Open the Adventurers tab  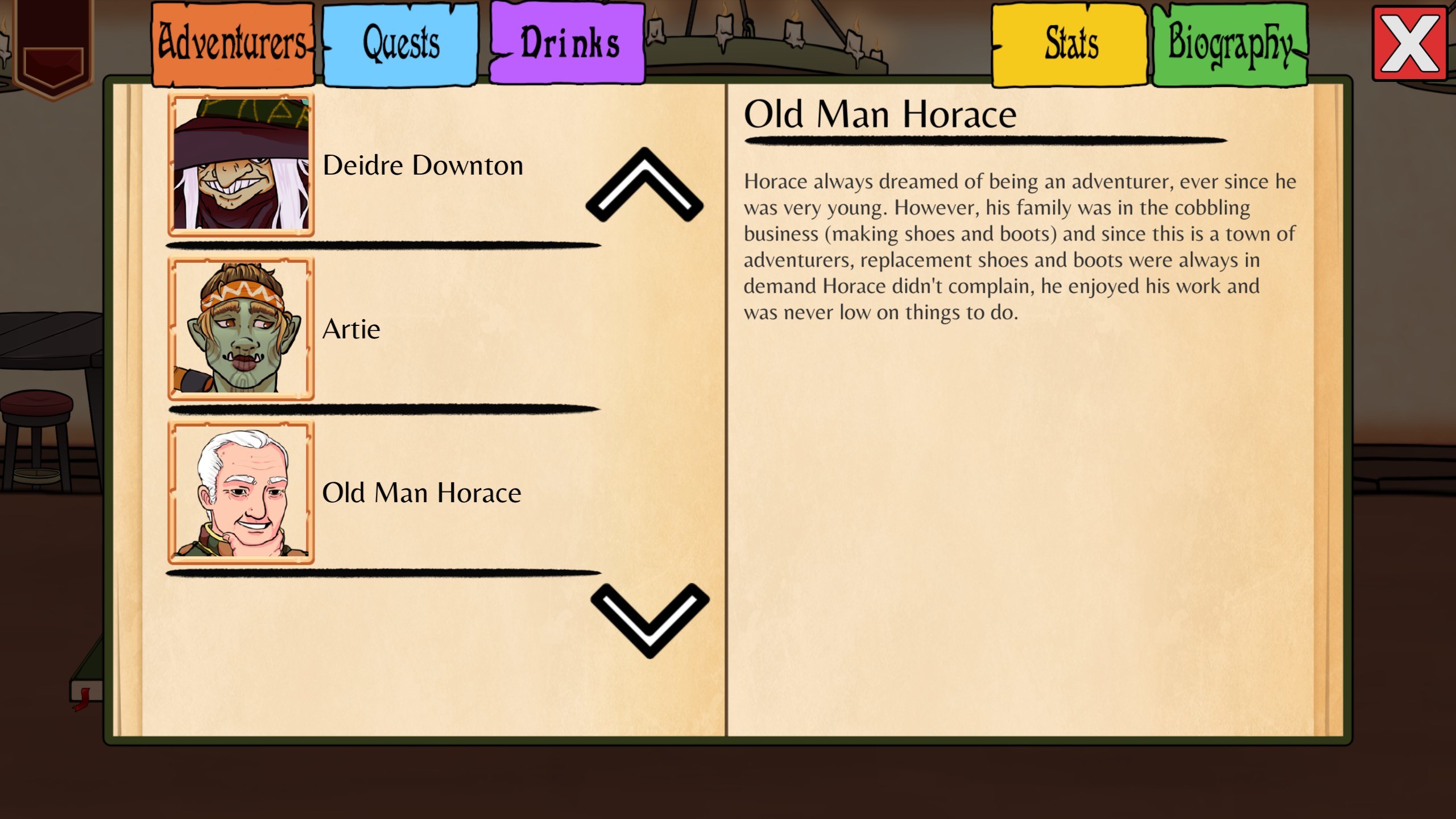coord(231,42)
